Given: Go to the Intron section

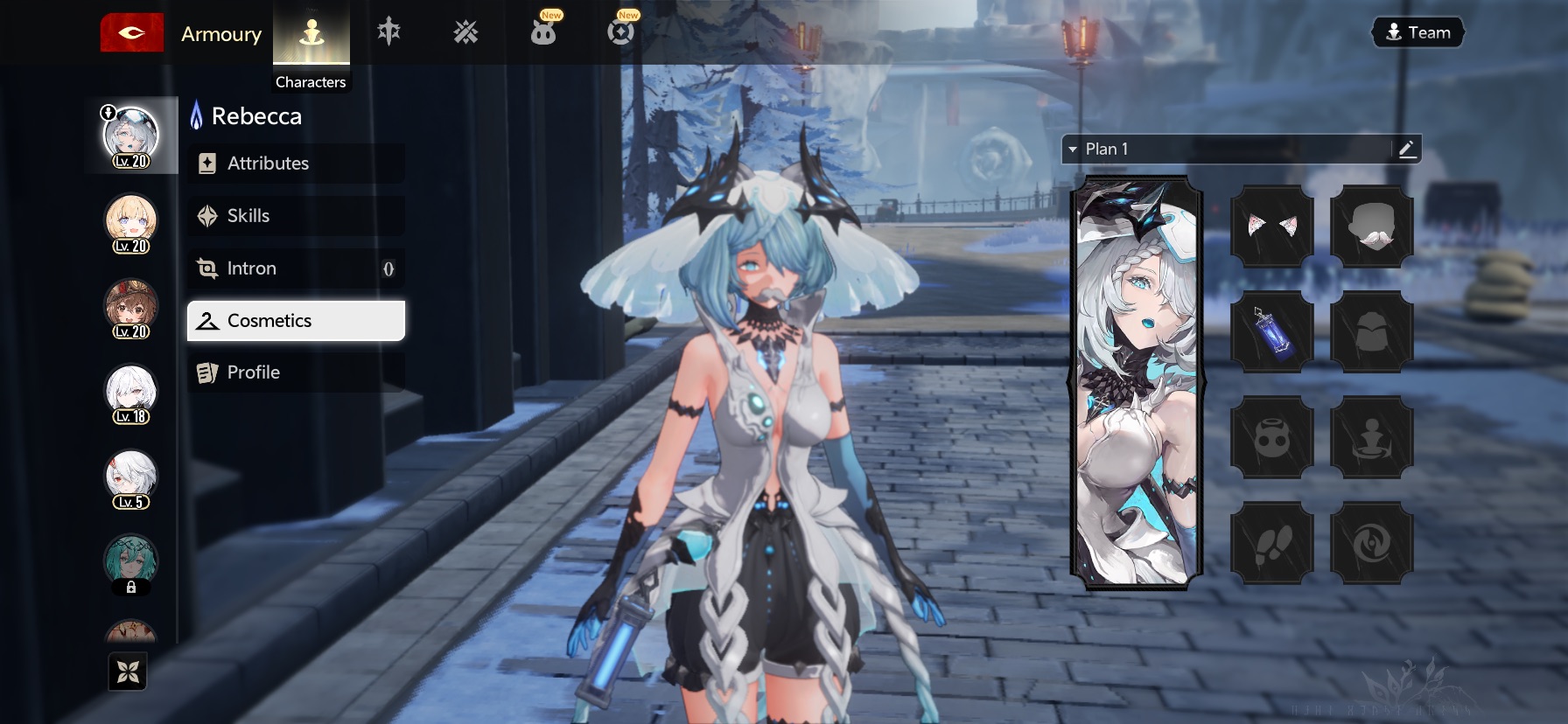Looking at the screenshot, I should coord(296,268).
